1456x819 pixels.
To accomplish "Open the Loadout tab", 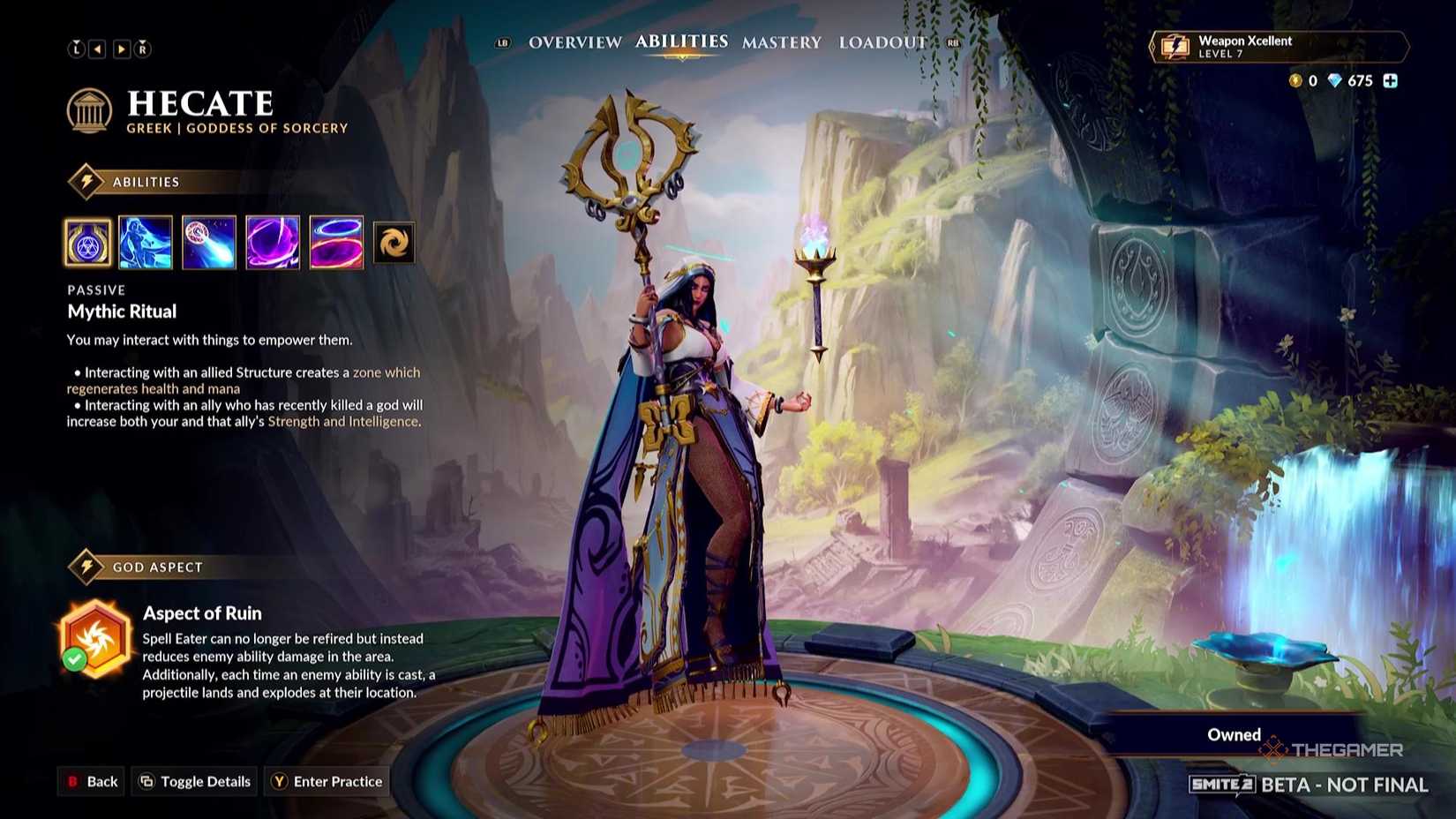I will (x=882, y=41).
